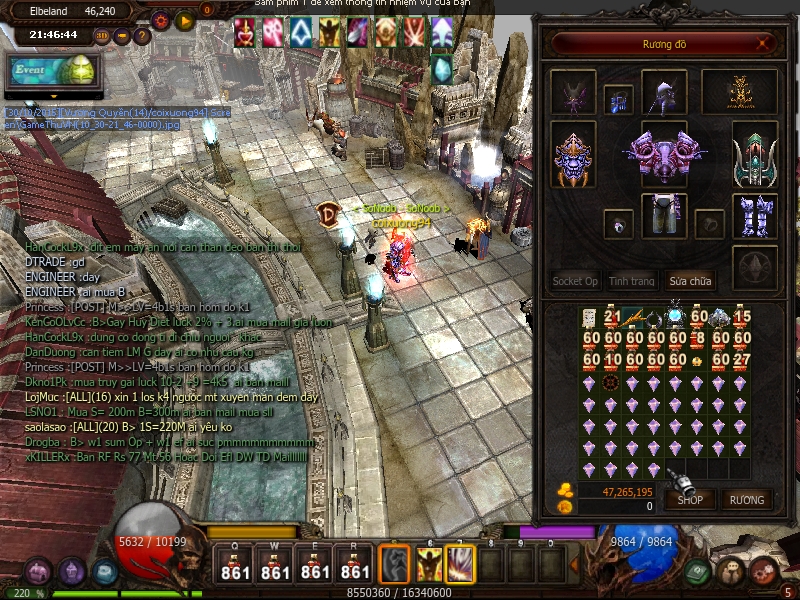Click the equipped demon-face shield
This screenshot has width=800, height=600.
click(x=574, y=156)
